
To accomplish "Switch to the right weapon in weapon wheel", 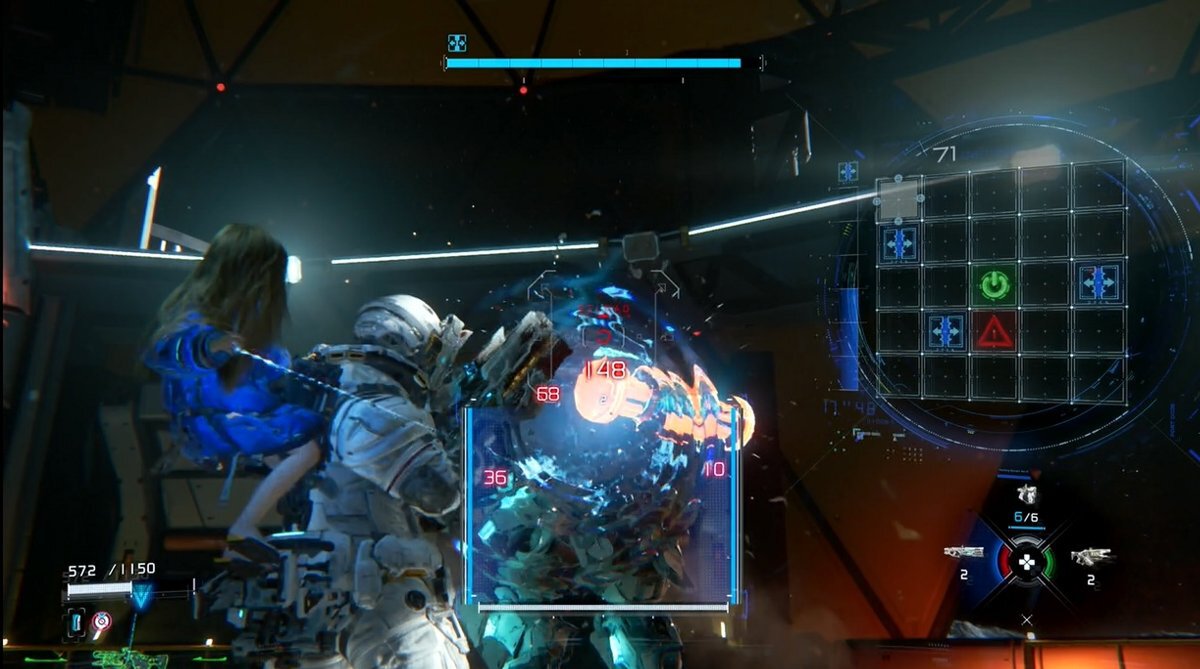I will [1091, 555].
